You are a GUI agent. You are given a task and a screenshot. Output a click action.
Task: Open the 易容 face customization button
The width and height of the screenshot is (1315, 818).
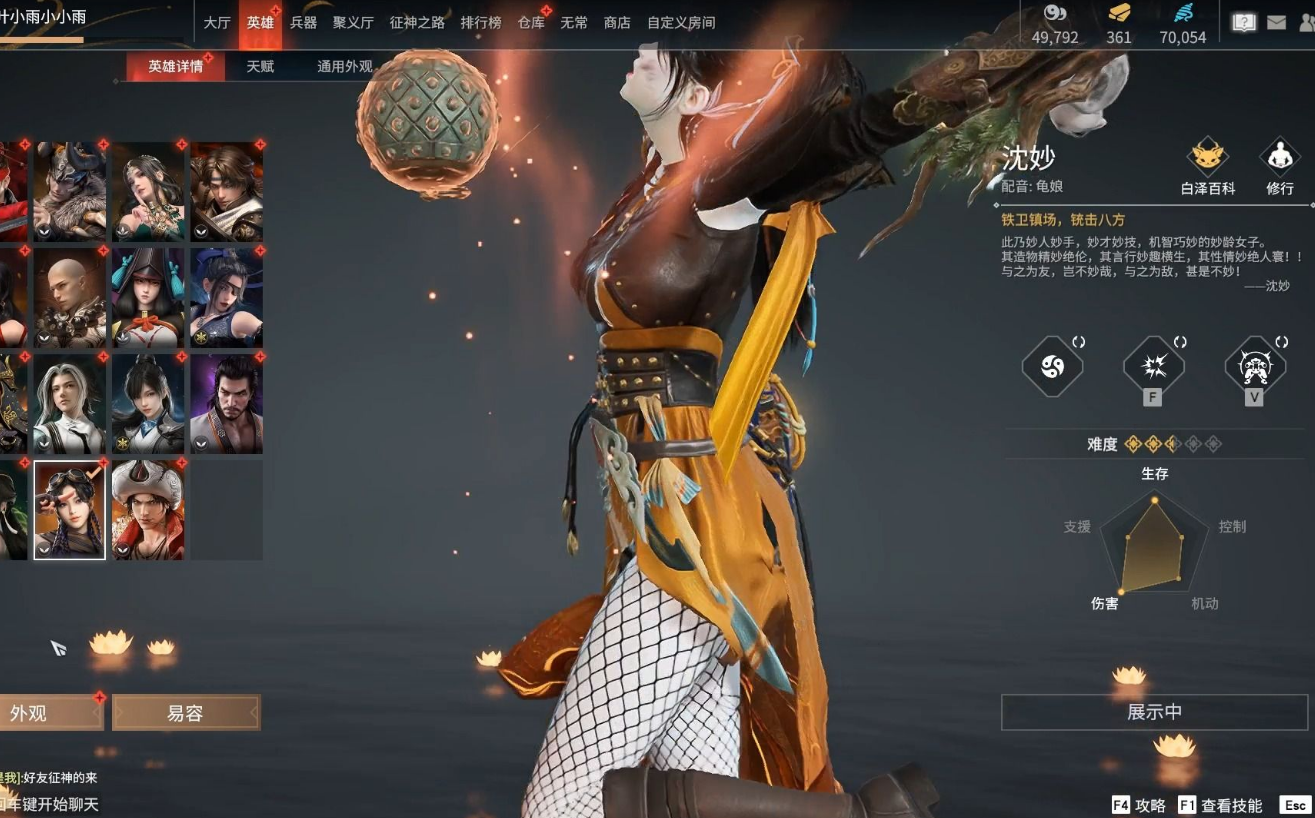[x=186, y=713]
